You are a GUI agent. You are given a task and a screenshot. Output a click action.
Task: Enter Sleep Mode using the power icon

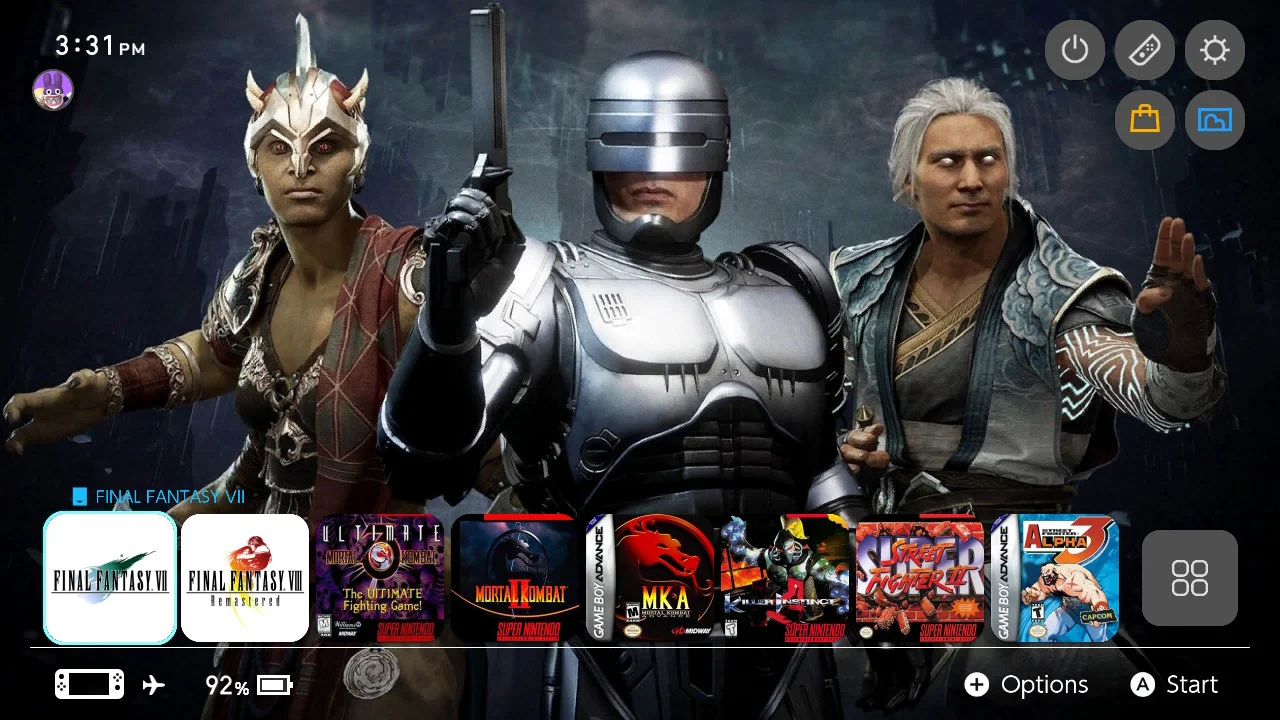point(1074,50)
